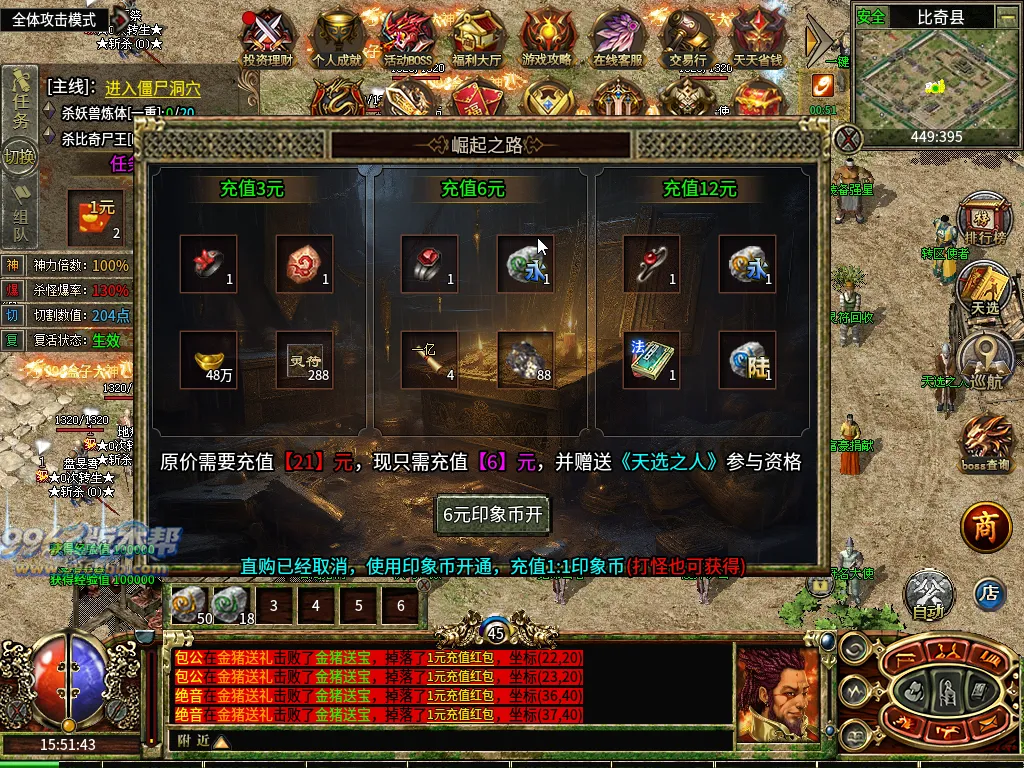The image size is (1024, 768).
Task: Open the 活动BOSS event icon
Action: 407,38
